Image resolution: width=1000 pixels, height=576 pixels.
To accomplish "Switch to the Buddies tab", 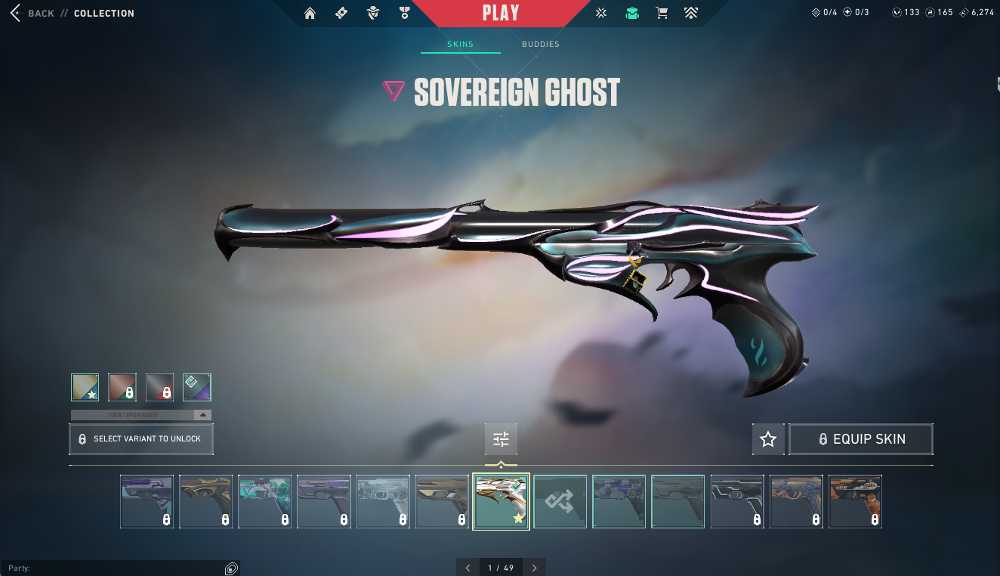I will click(x=540, y=45).
